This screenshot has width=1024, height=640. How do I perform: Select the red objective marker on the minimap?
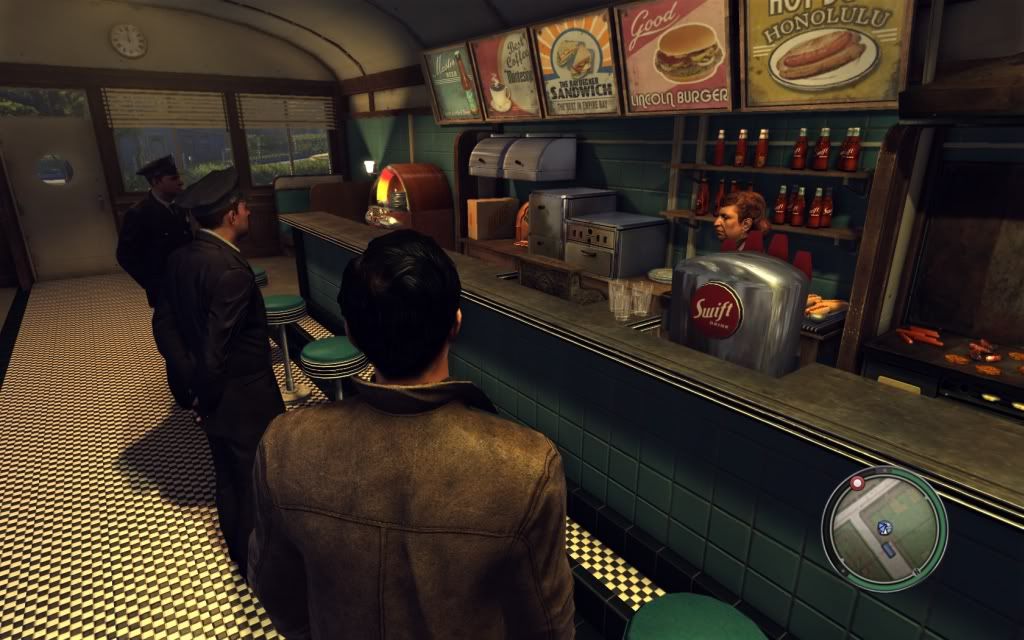point(857,483)
